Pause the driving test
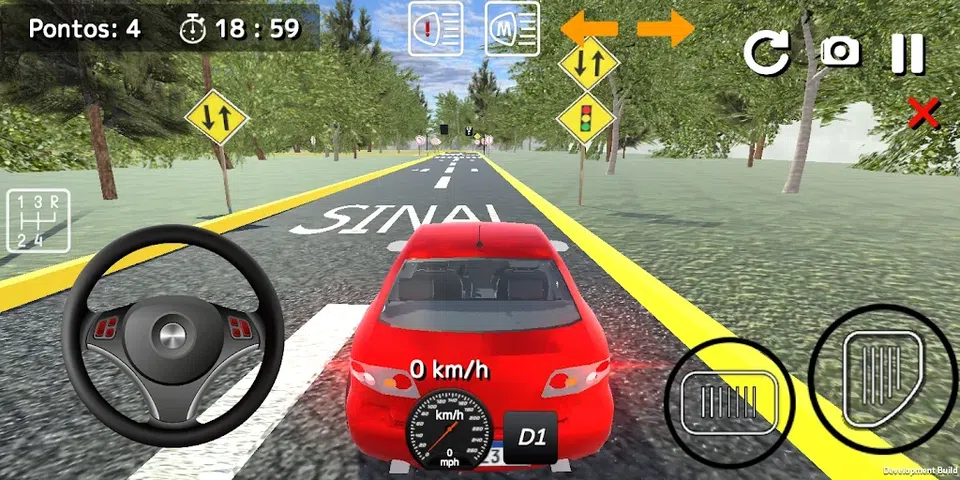The height and width of the screenshot is (480, 960). point(908,53)
